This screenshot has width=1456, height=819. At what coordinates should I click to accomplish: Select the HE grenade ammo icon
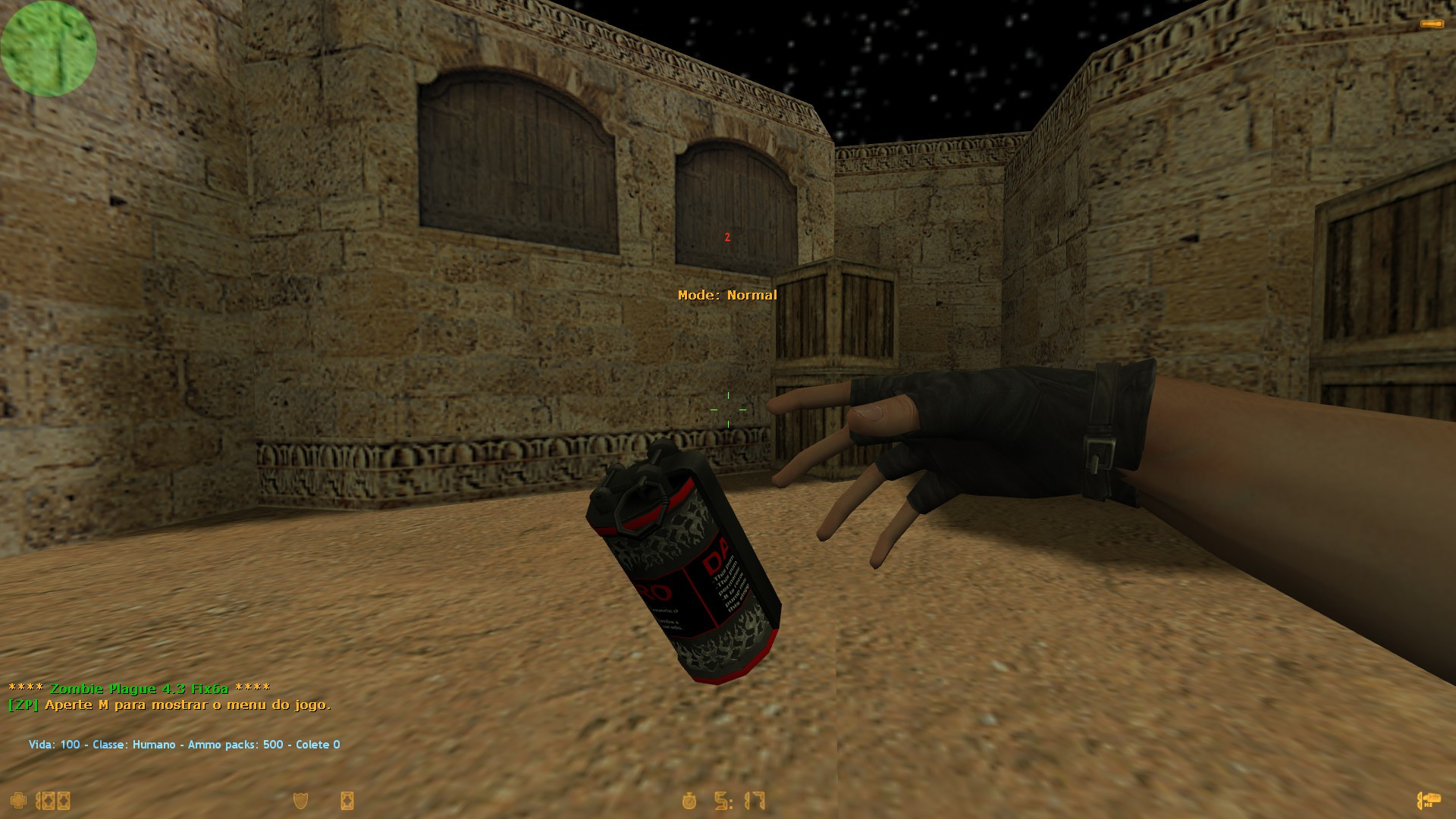pyautogui.click(x=1432, y=798)
